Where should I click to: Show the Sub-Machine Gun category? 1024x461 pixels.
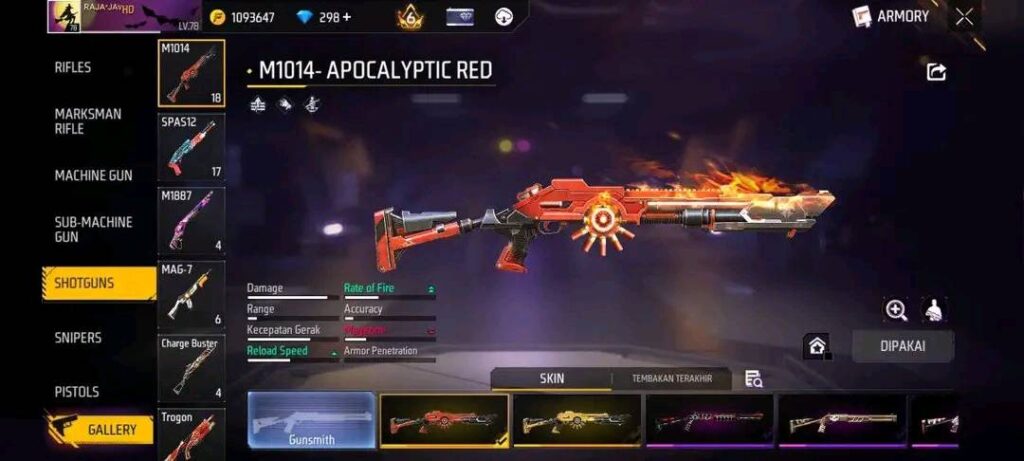point(93,229)
